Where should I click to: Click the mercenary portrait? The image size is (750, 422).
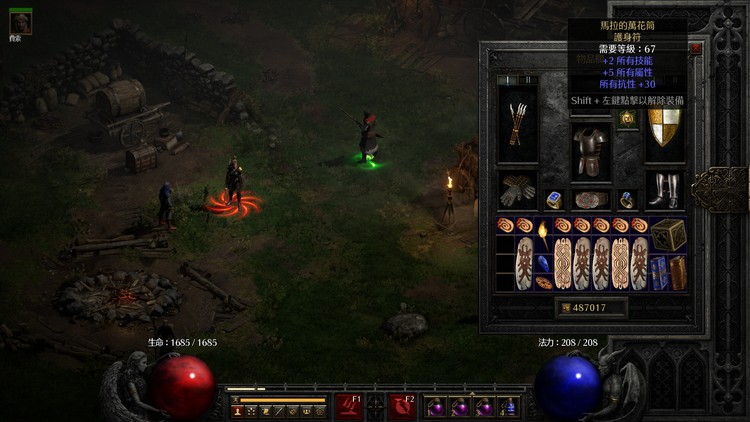(x=20, y=22)
